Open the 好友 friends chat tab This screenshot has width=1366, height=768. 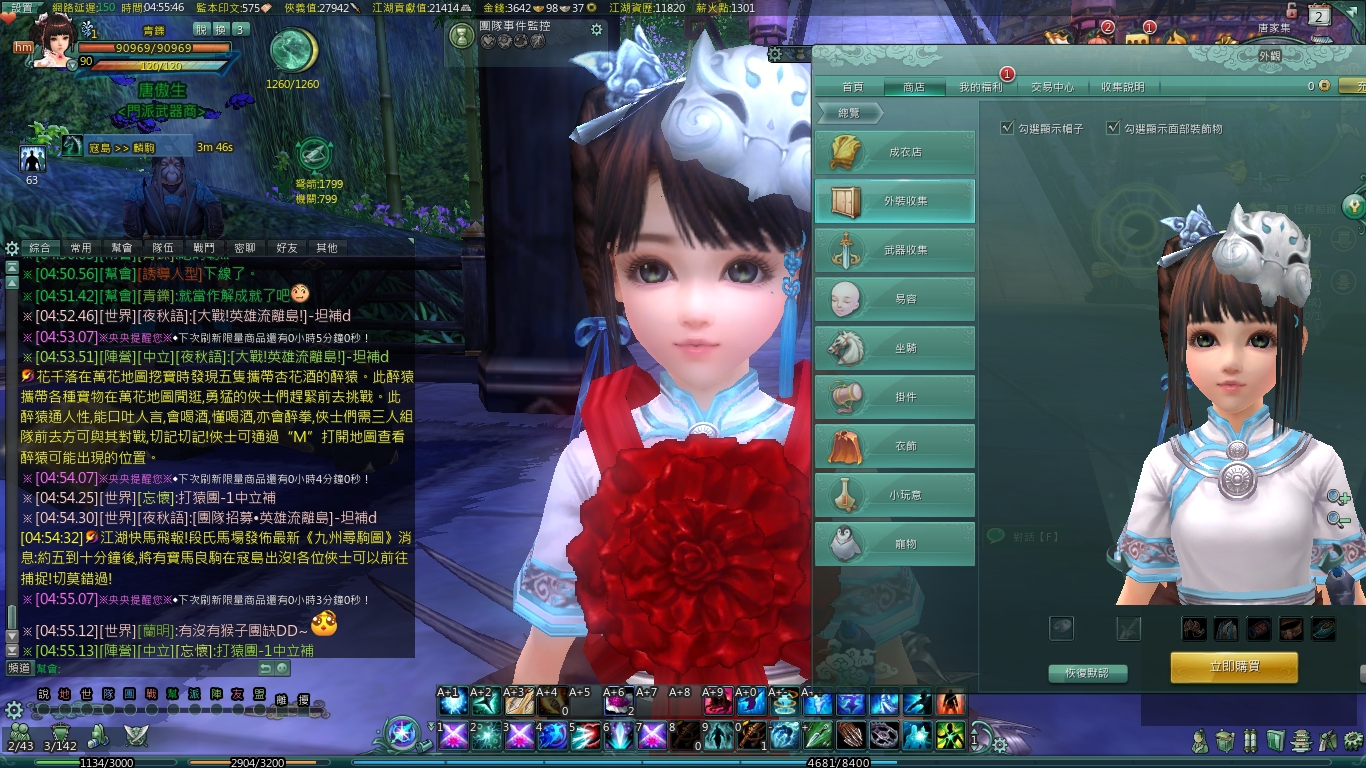tap(286, 247)
